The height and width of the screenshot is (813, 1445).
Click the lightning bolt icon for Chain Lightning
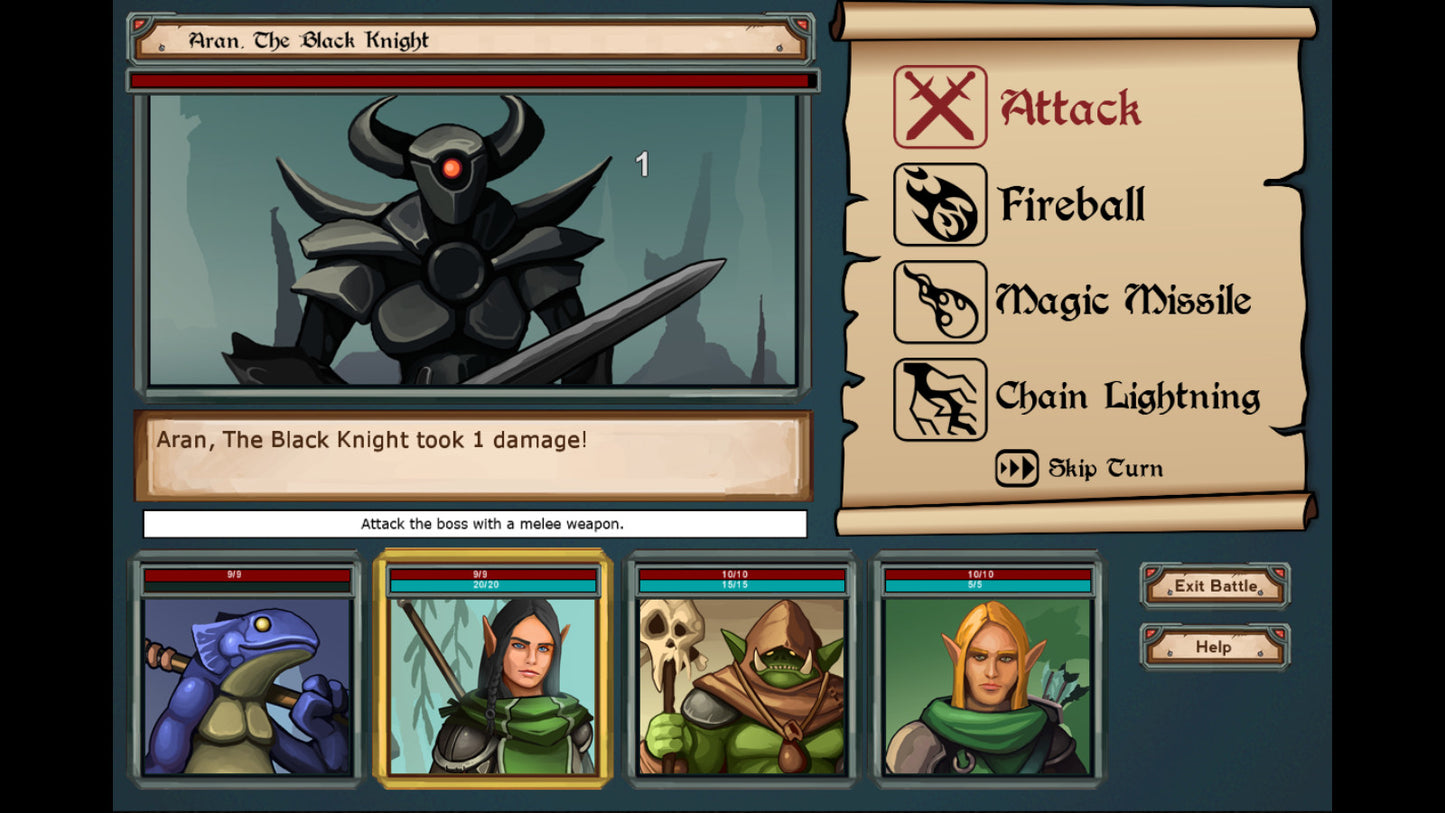[938, 397]
